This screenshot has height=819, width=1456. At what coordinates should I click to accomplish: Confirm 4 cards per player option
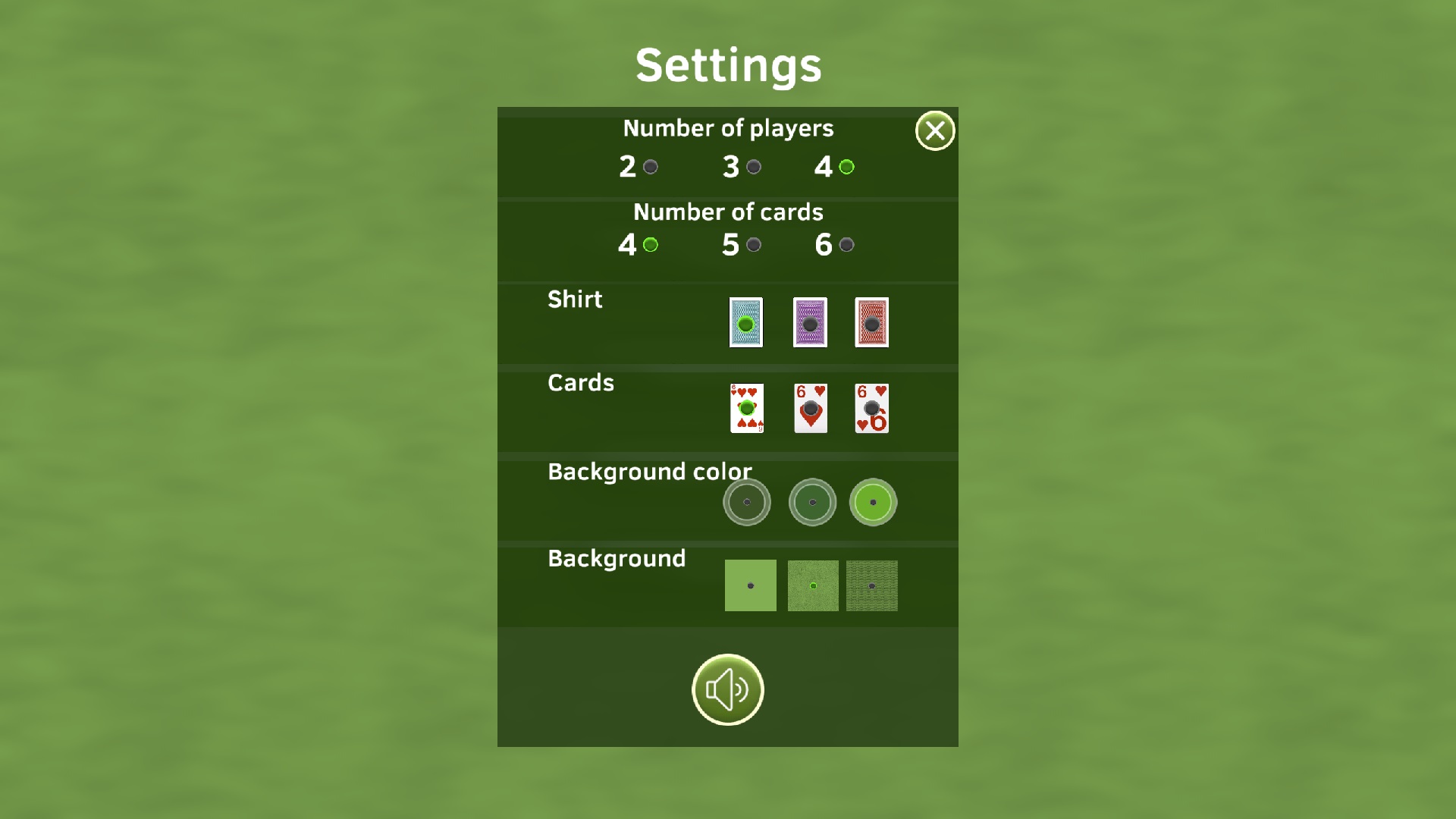[x=648, y=244]
